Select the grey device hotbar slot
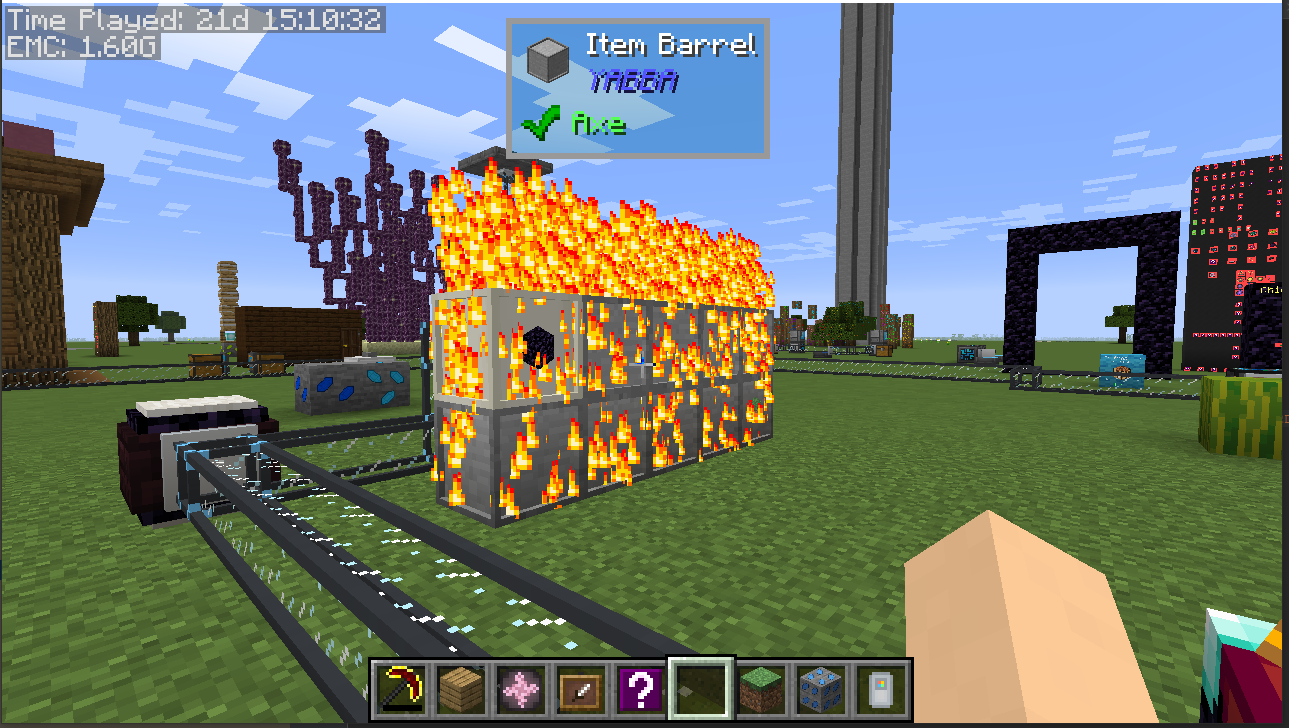Image resolution: width=1289 pixels, height=728 pixels. 881,689
